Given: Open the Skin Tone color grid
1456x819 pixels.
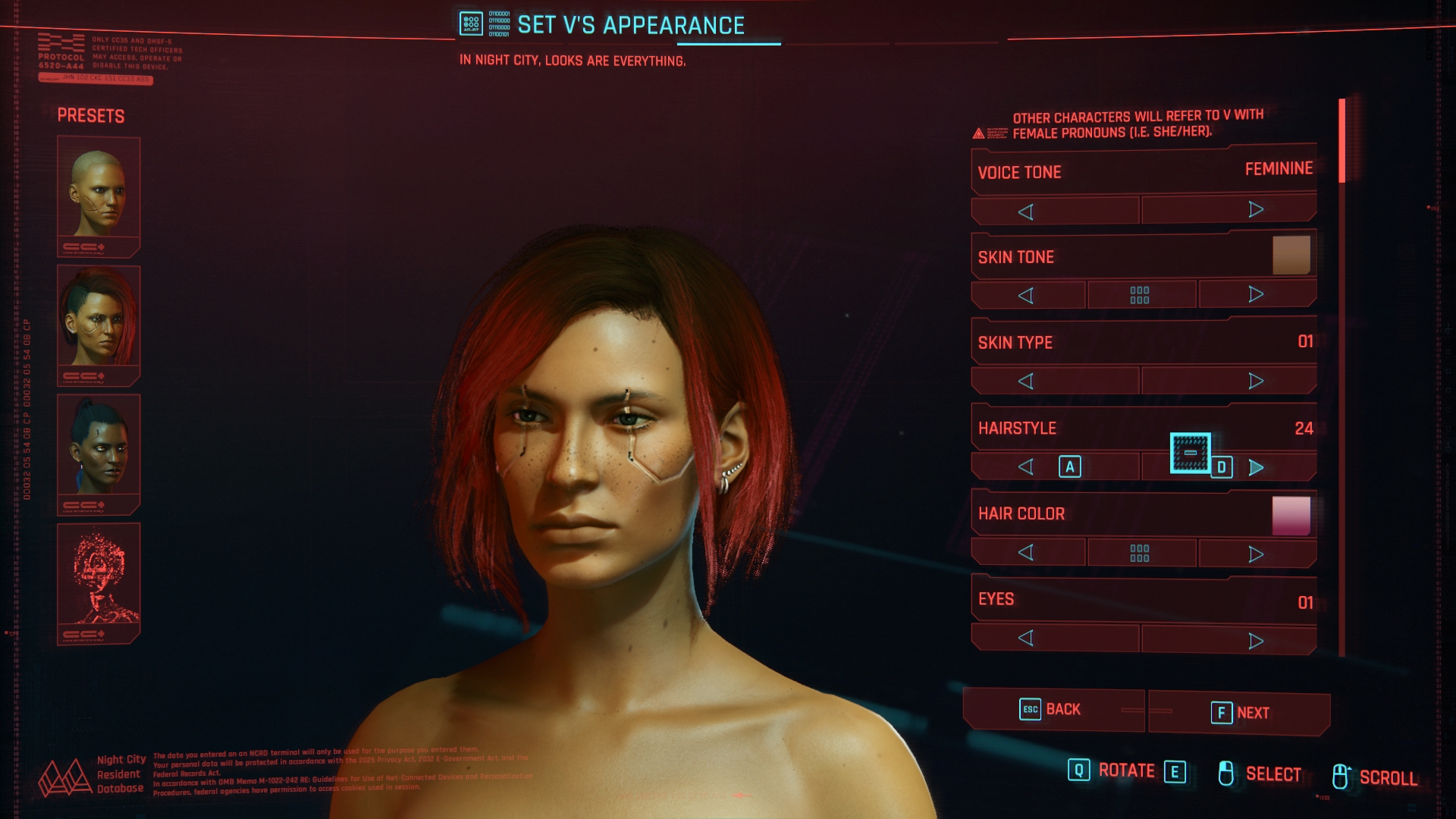Looking at the screenshot, I should [1140, 295].
